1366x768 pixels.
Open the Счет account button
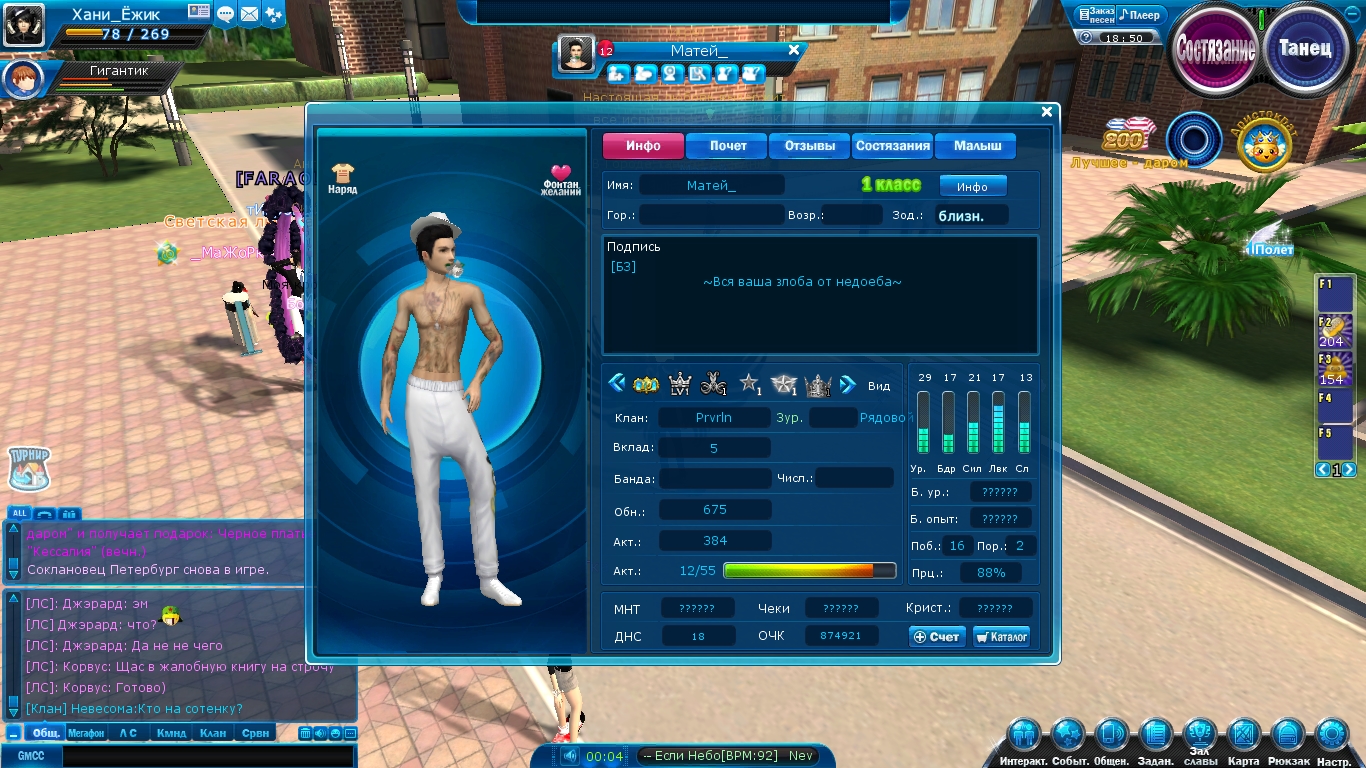[x=937, y=637]
